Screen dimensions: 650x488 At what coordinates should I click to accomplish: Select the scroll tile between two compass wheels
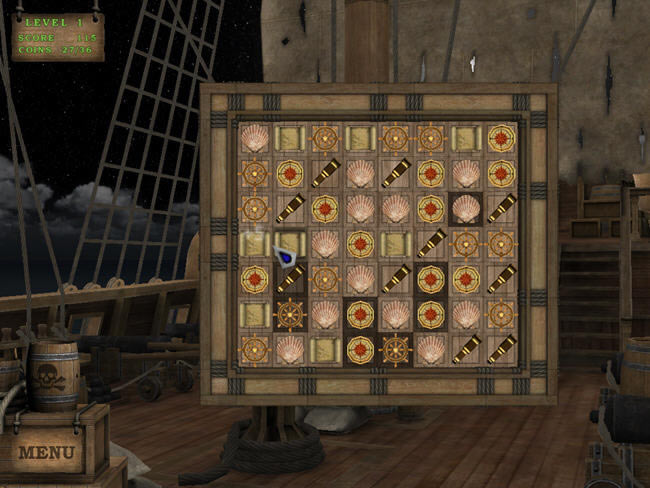click(360, 138)
